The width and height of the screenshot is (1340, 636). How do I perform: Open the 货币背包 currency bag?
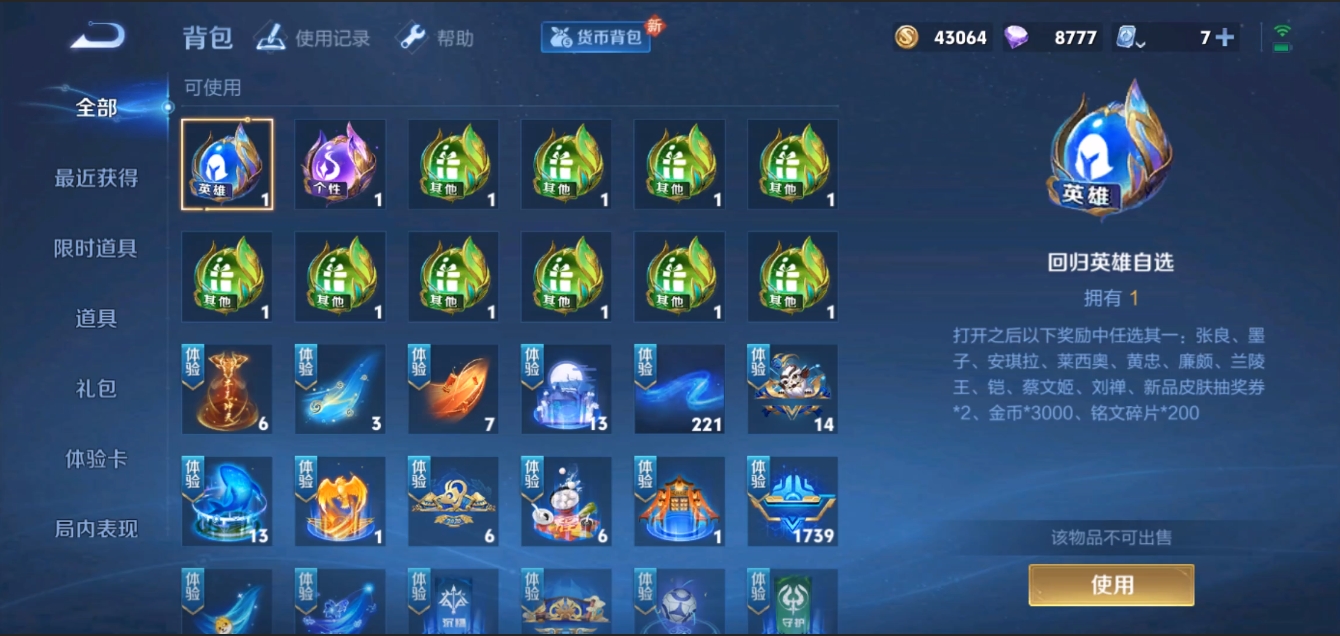coord(597,38)
